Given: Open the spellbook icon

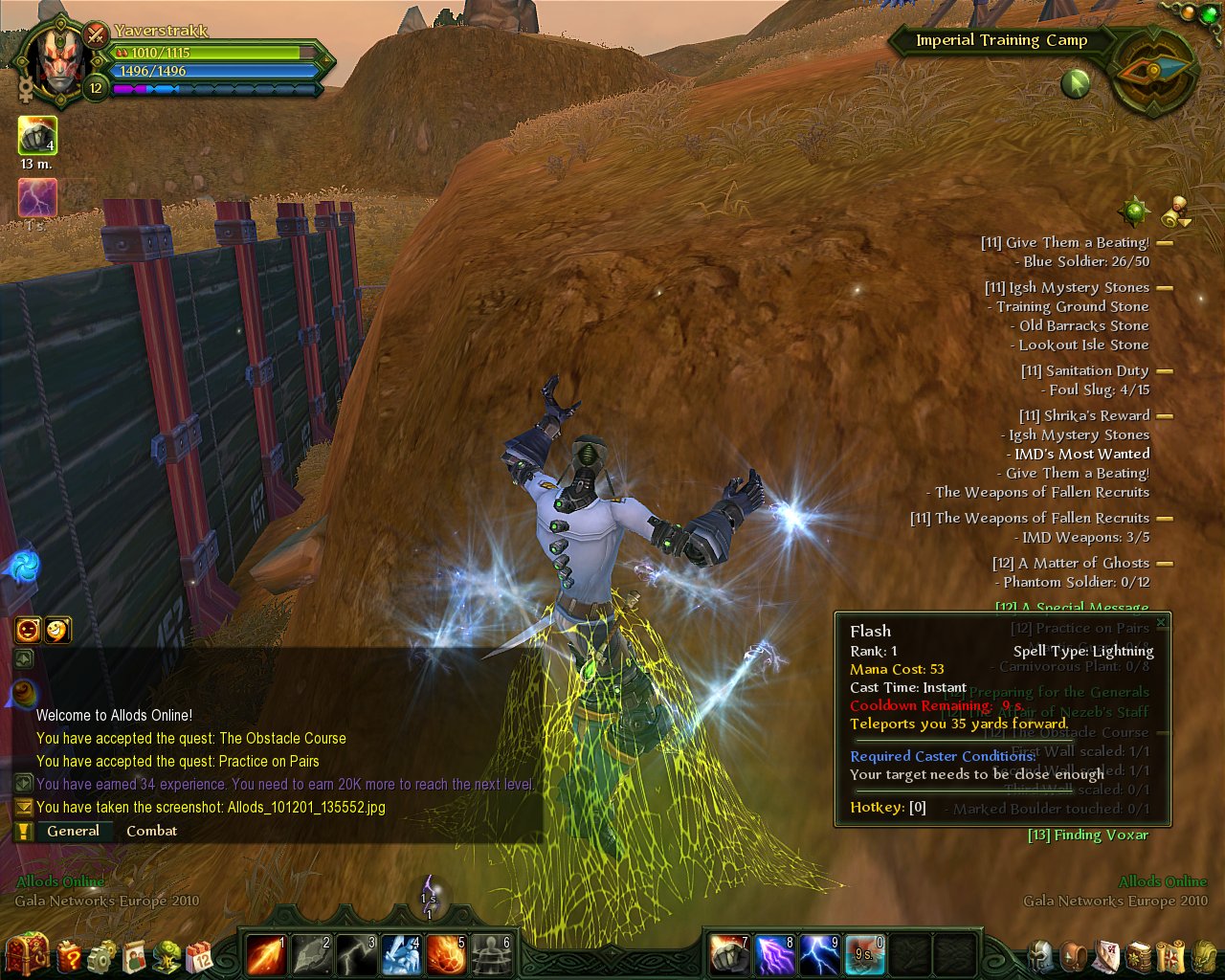Looking at the screenshot, I should (1139, 955).
